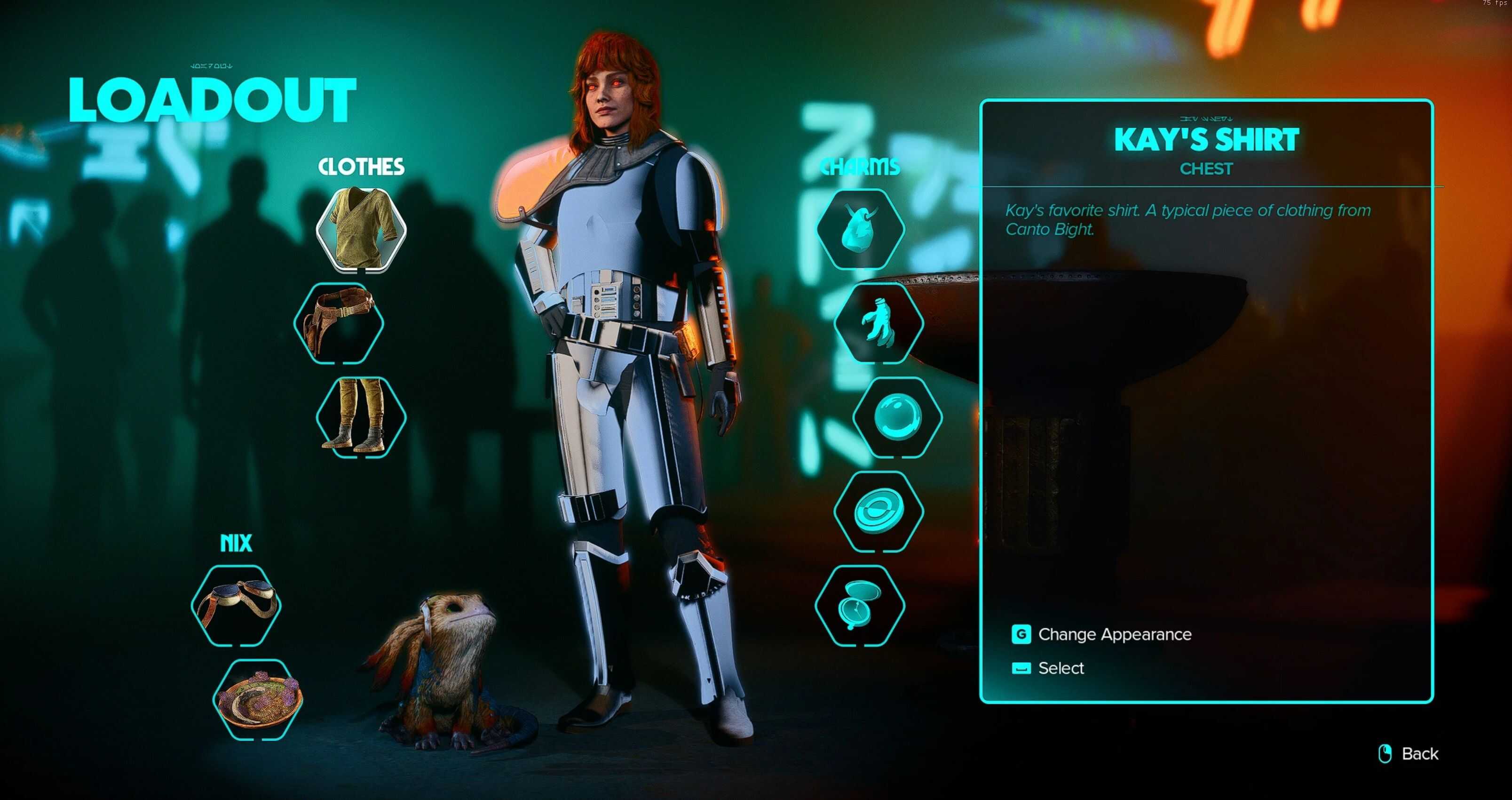Pick Nix's goggles accessory slot
The height and width of the screenshot is (800, 1512).
coord(236,606)
